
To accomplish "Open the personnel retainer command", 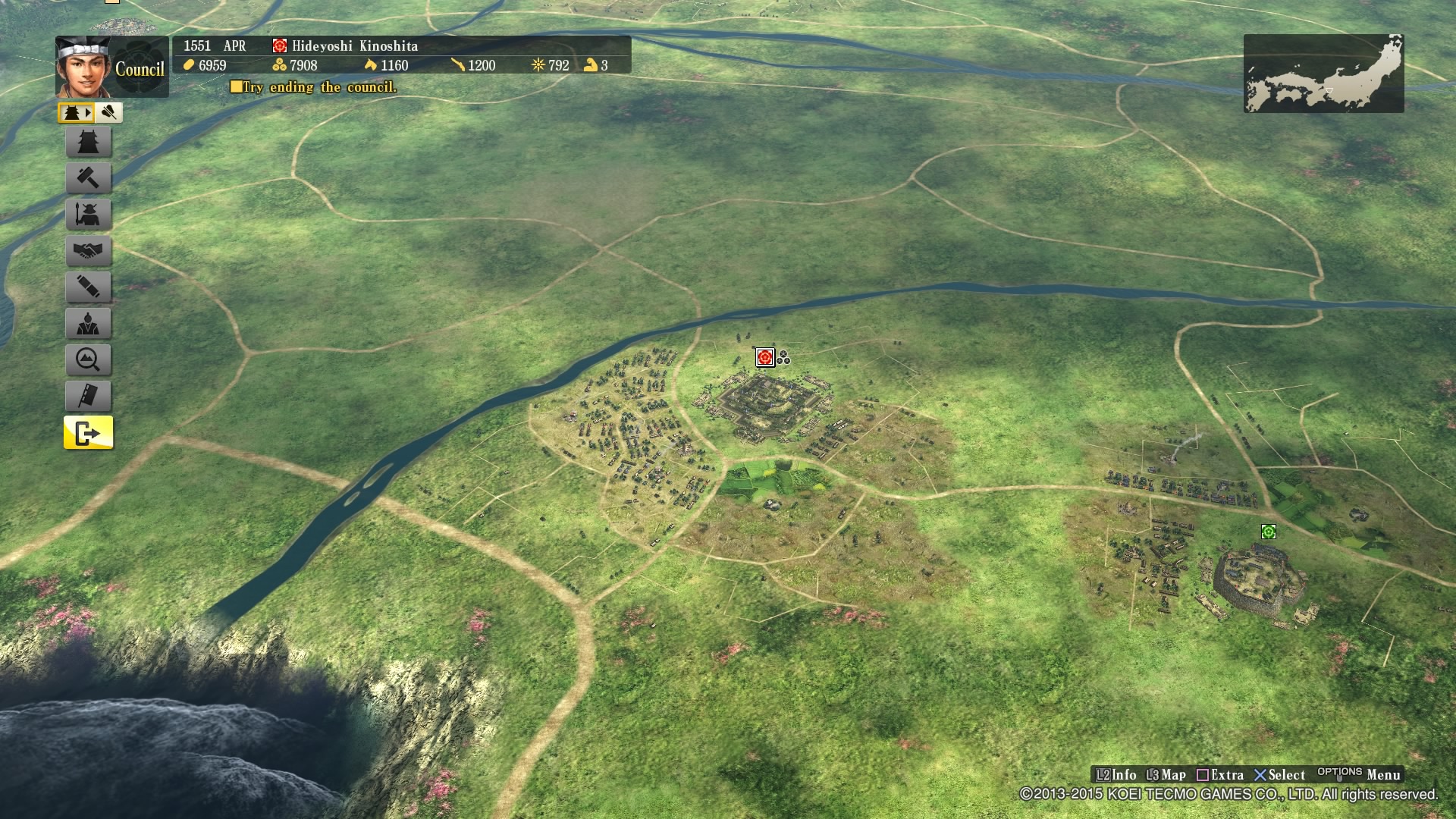I will [x=89, y=324].
